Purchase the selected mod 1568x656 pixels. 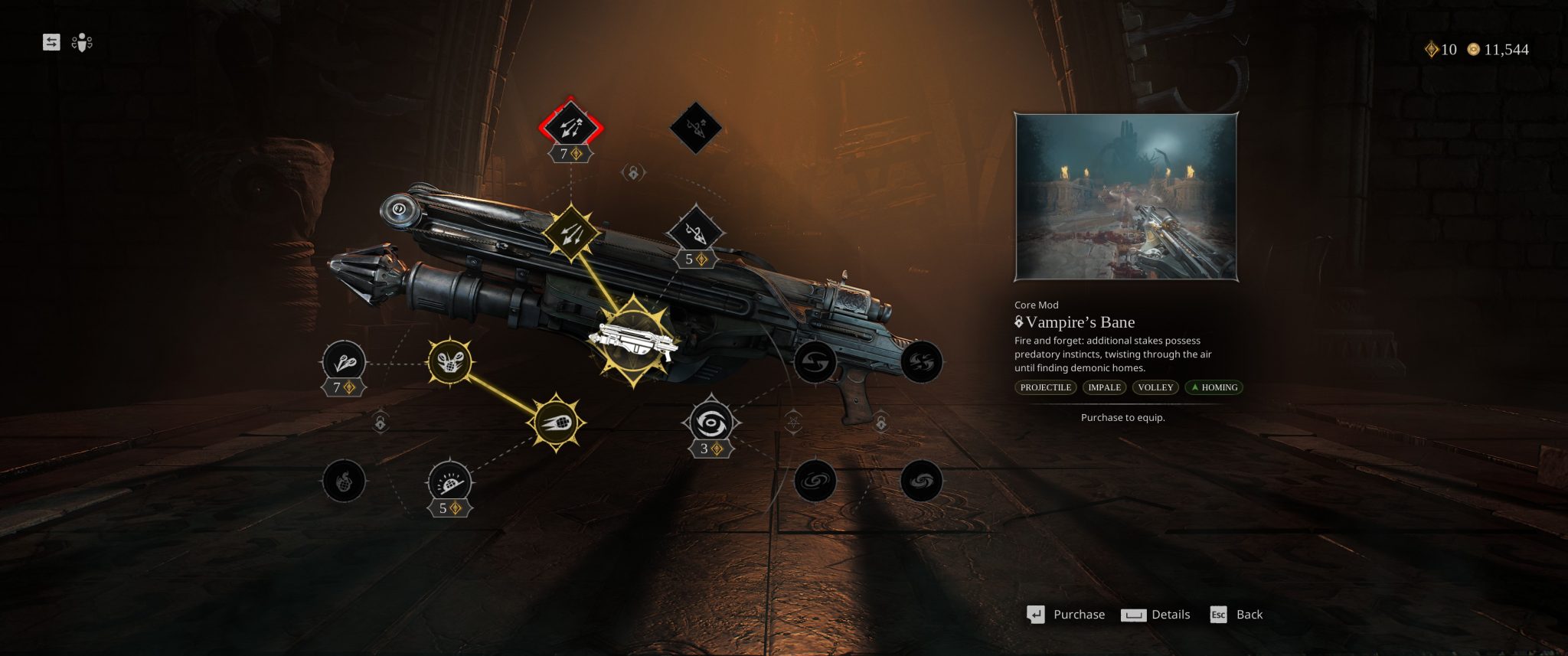coord(1067,615)
